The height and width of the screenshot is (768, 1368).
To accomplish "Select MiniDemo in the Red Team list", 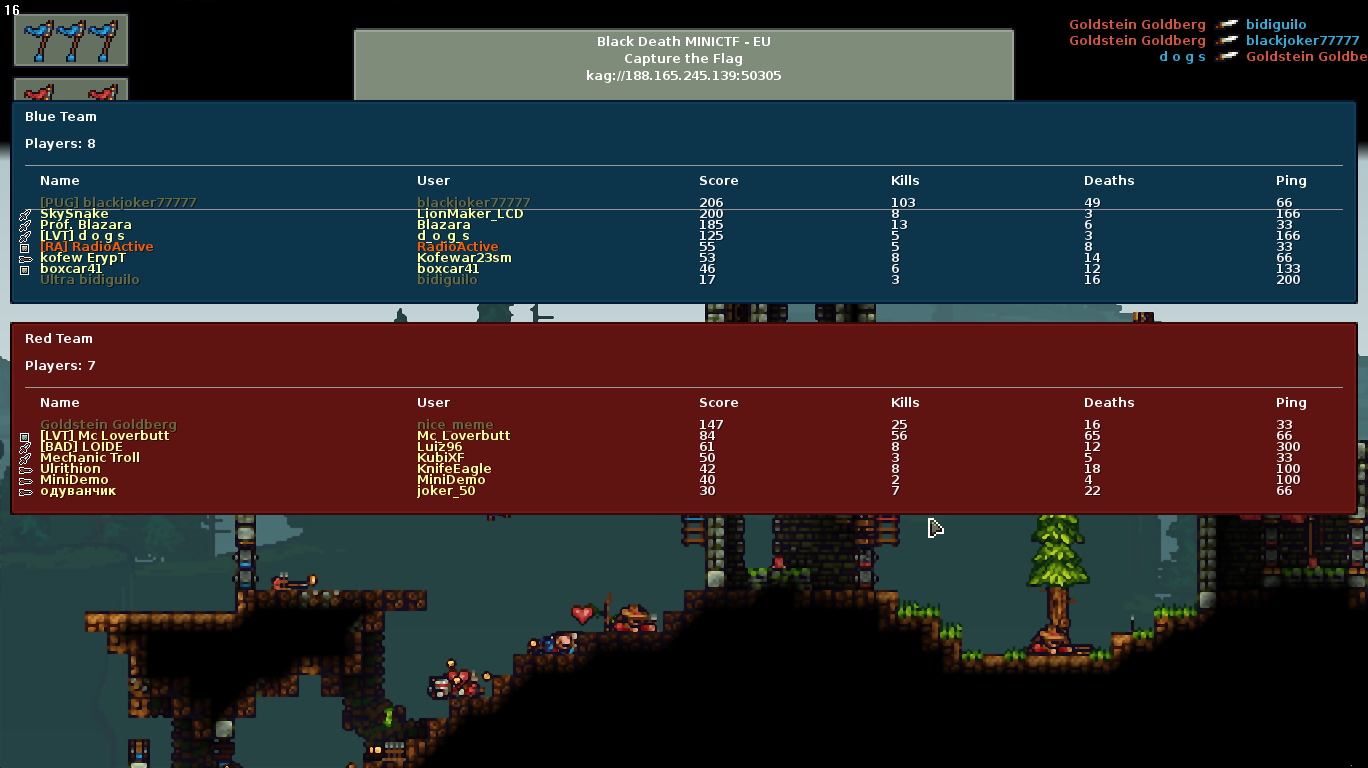I will [74, 480].
